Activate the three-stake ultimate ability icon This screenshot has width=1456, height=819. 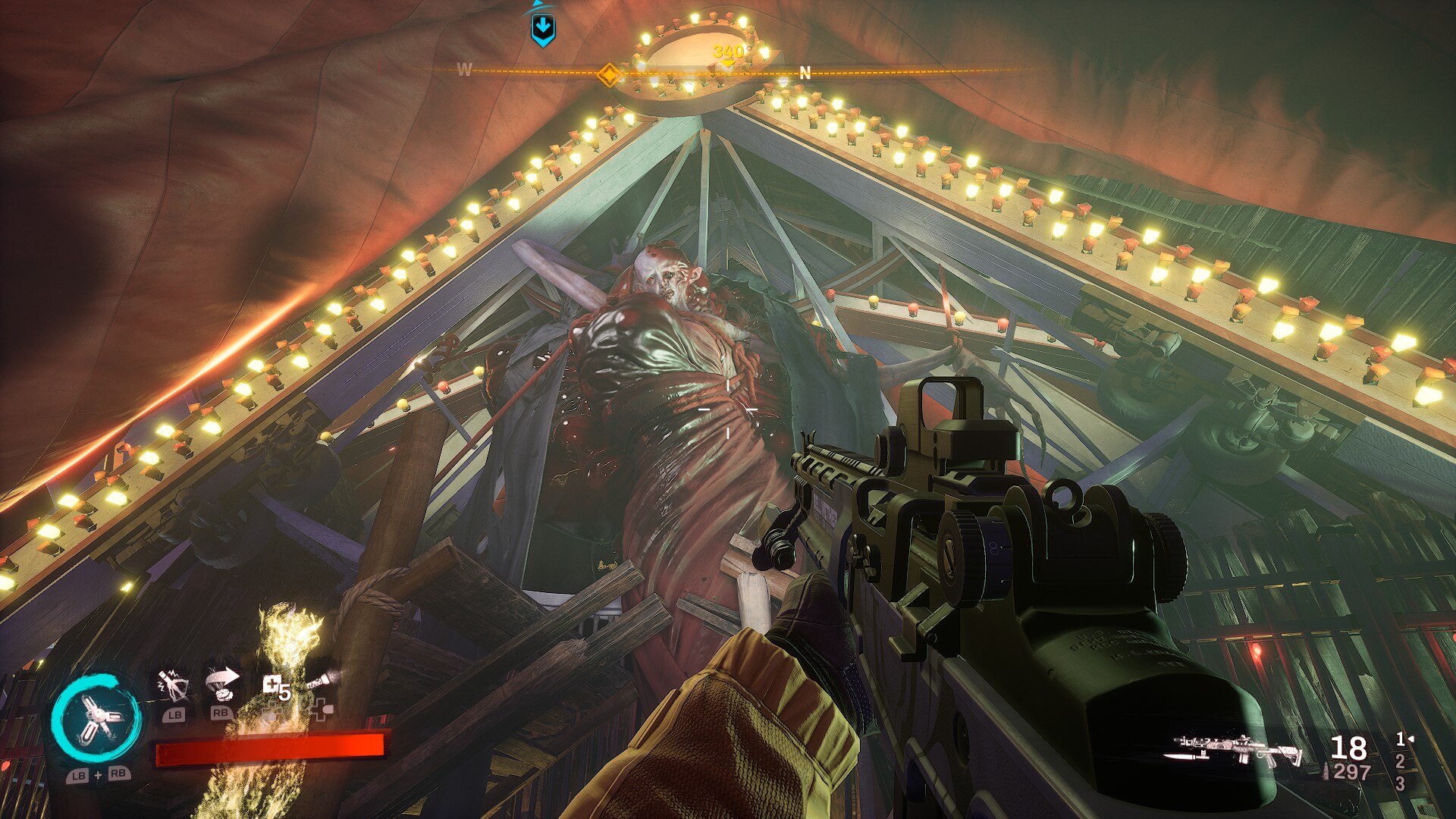[x=96, y=720]
